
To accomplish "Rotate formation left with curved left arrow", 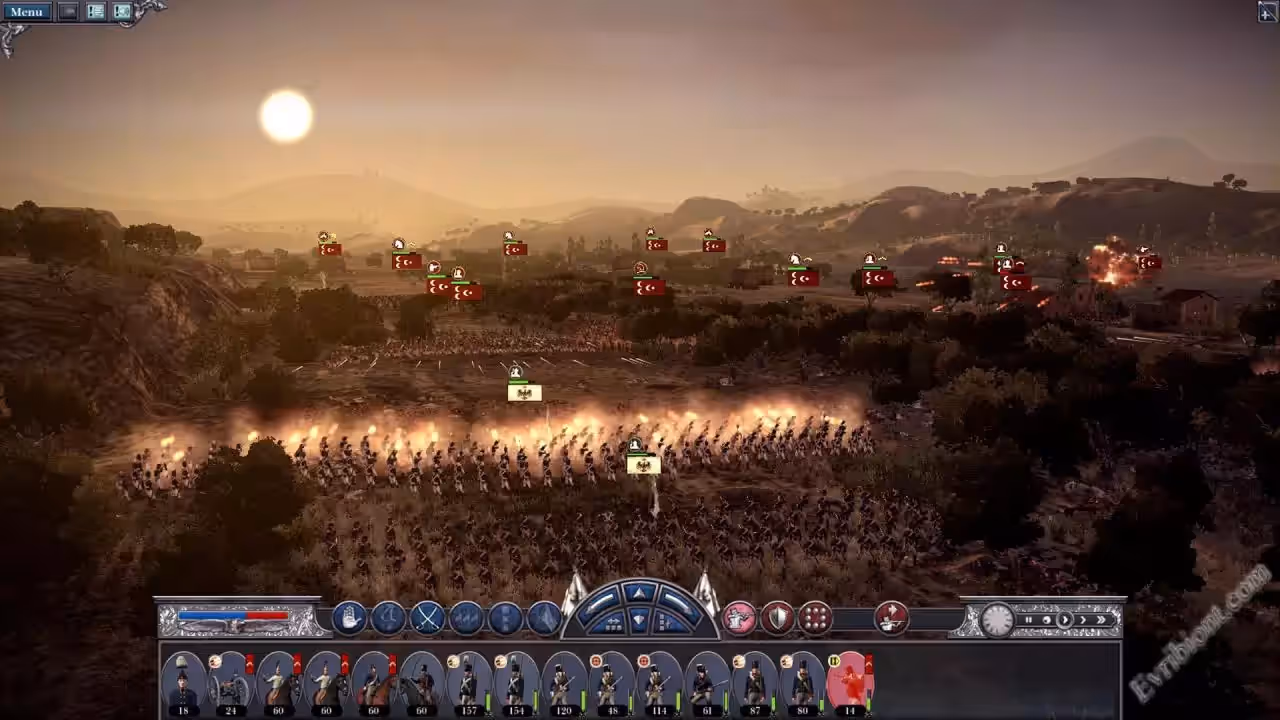I will pos(602,603).
